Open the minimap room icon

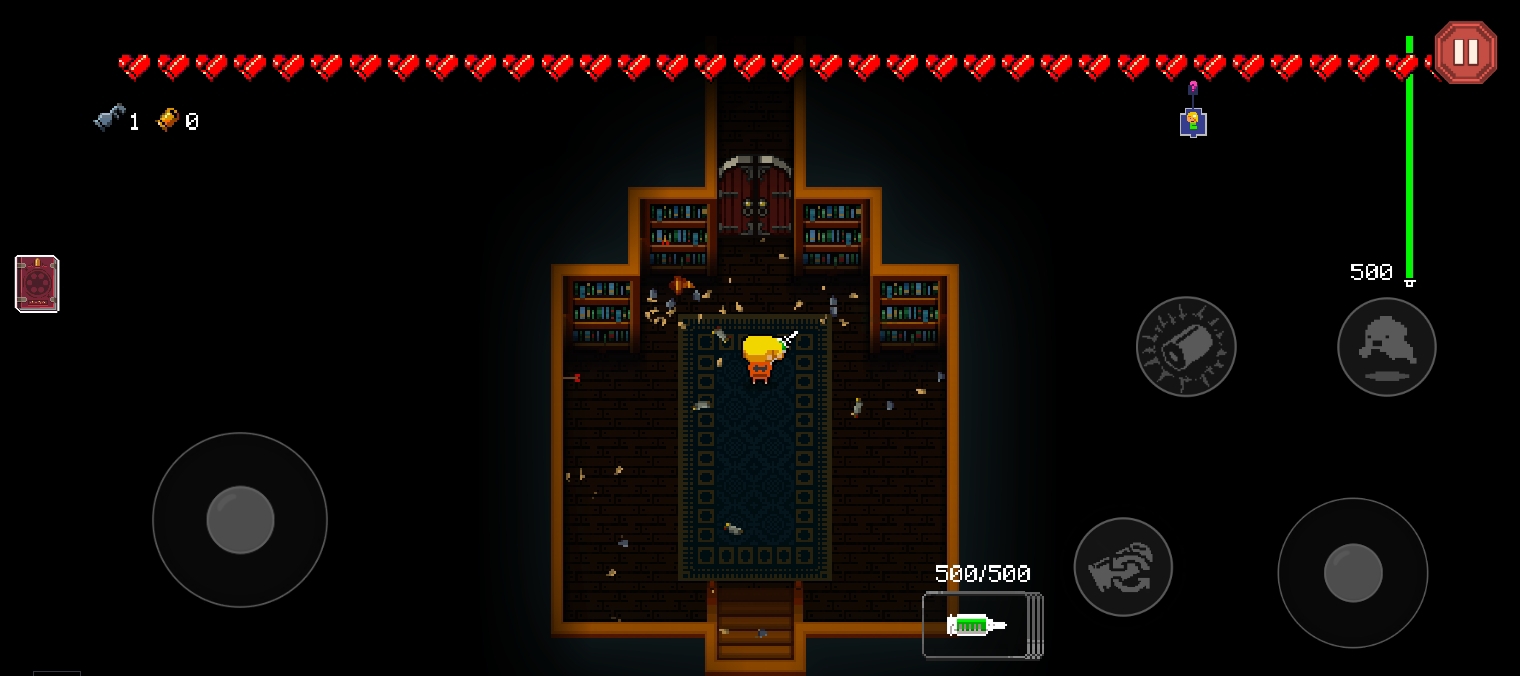1192,122
